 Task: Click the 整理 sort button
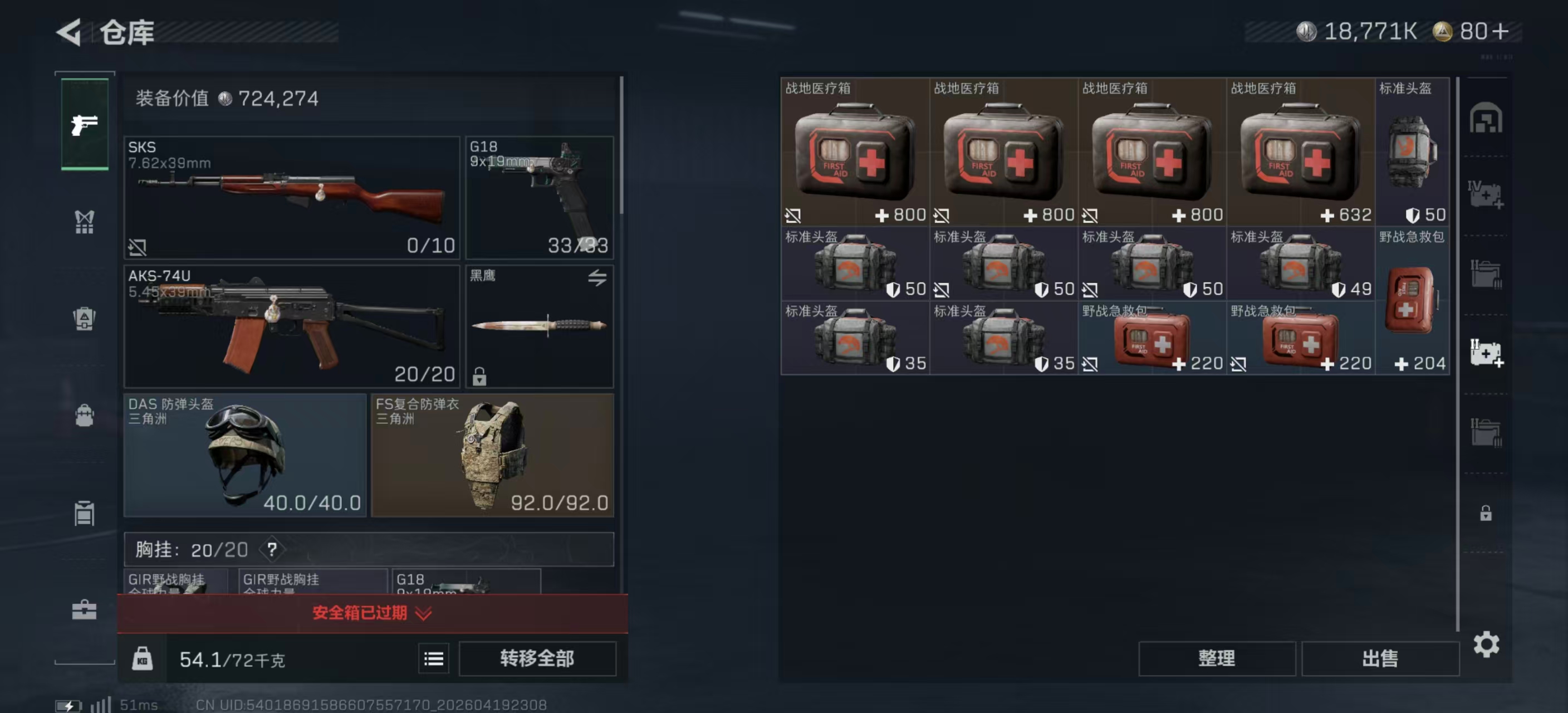(1217, 658)
